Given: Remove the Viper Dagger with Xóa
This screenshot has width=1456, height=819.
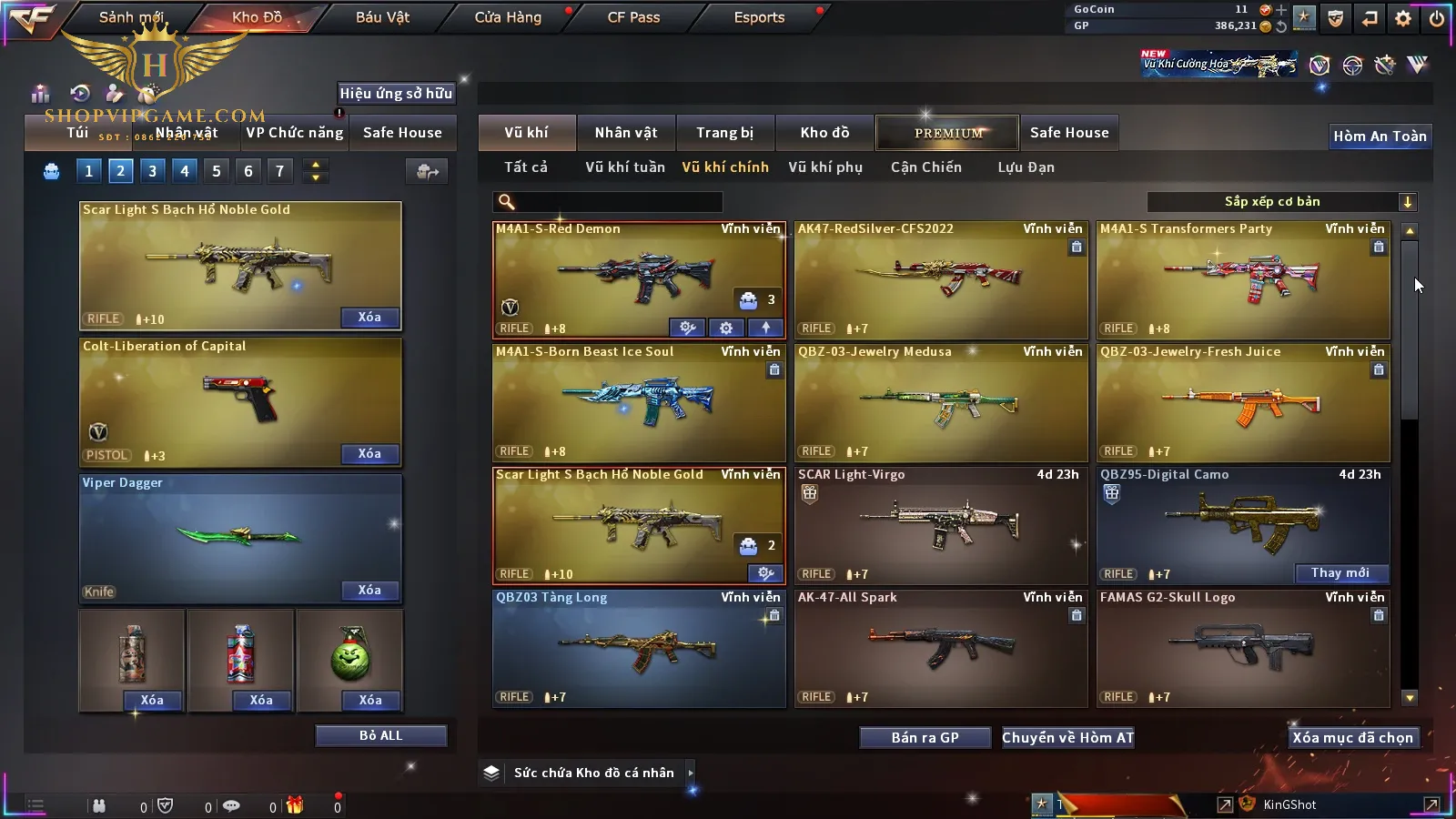Looking at the screenshot, I should tap(369, 591).
